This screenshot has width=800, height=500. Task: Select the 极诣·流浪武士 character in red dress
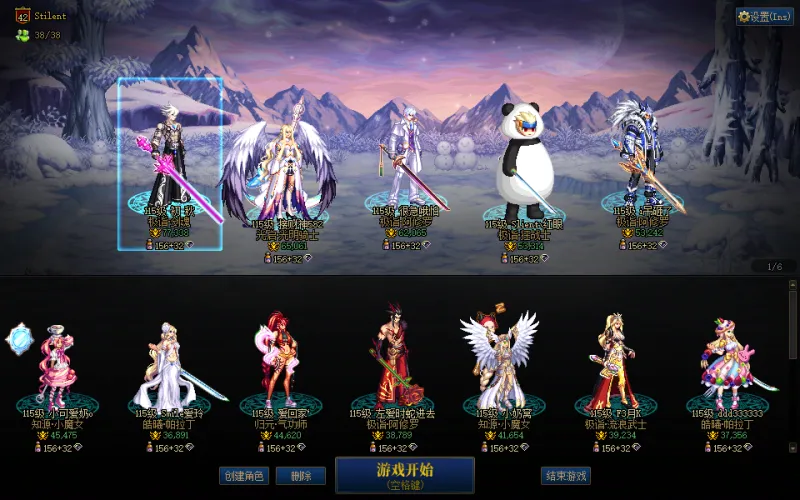pos(613,360)
